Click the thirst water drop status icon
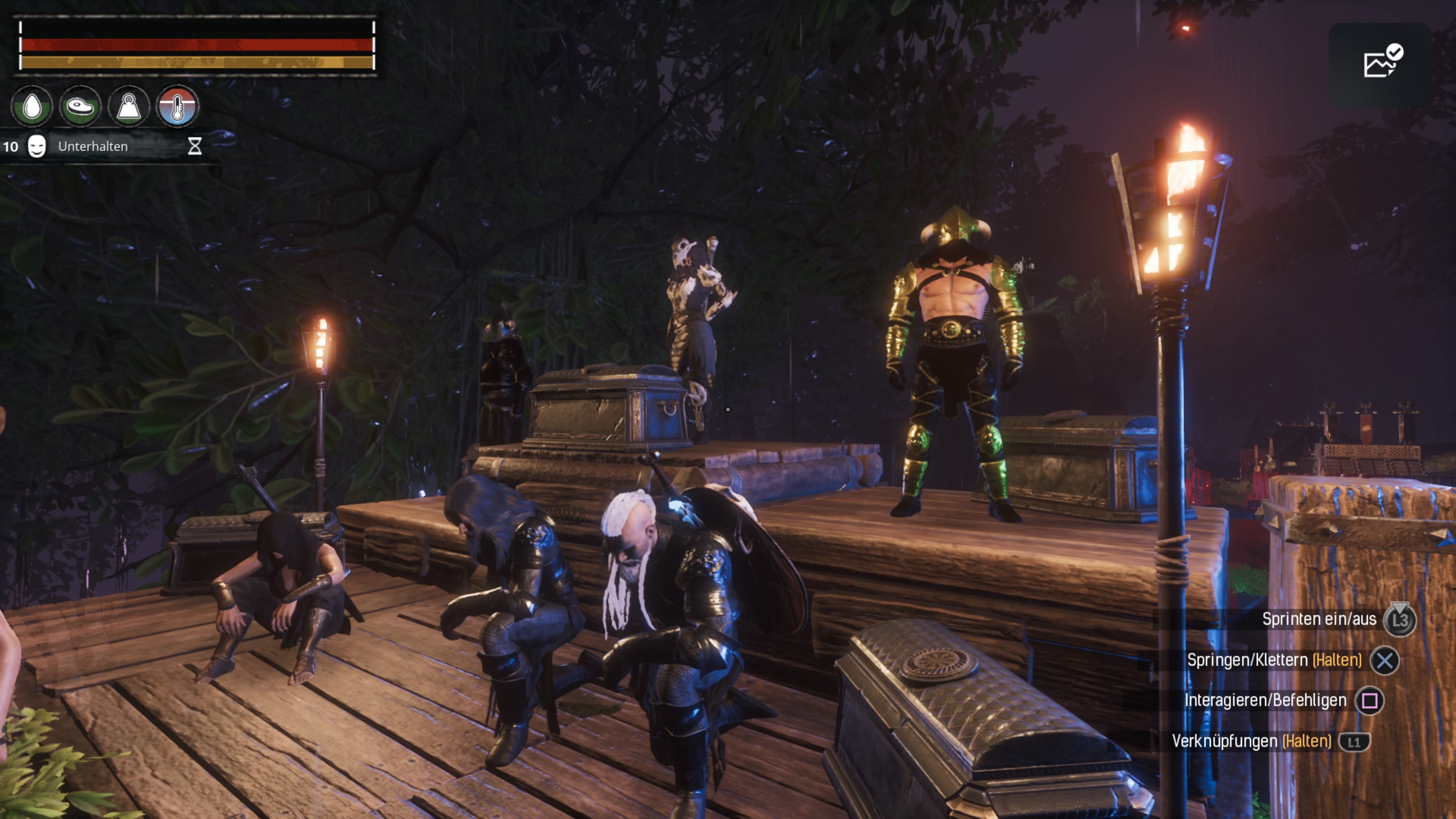The image size is (1456, 819). point(32,106)
